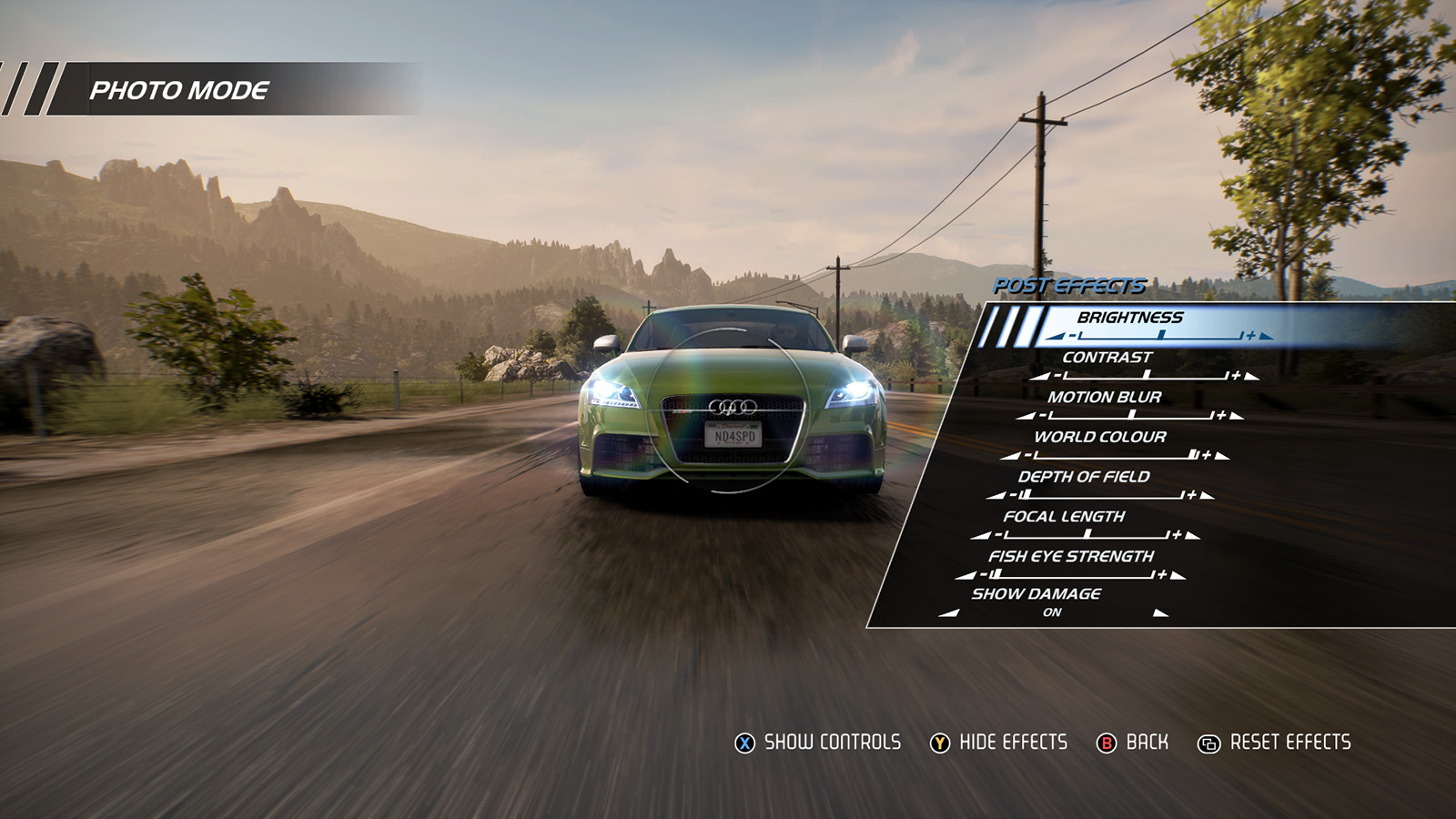Toggle the Show Damage option

click(1052, 612)
